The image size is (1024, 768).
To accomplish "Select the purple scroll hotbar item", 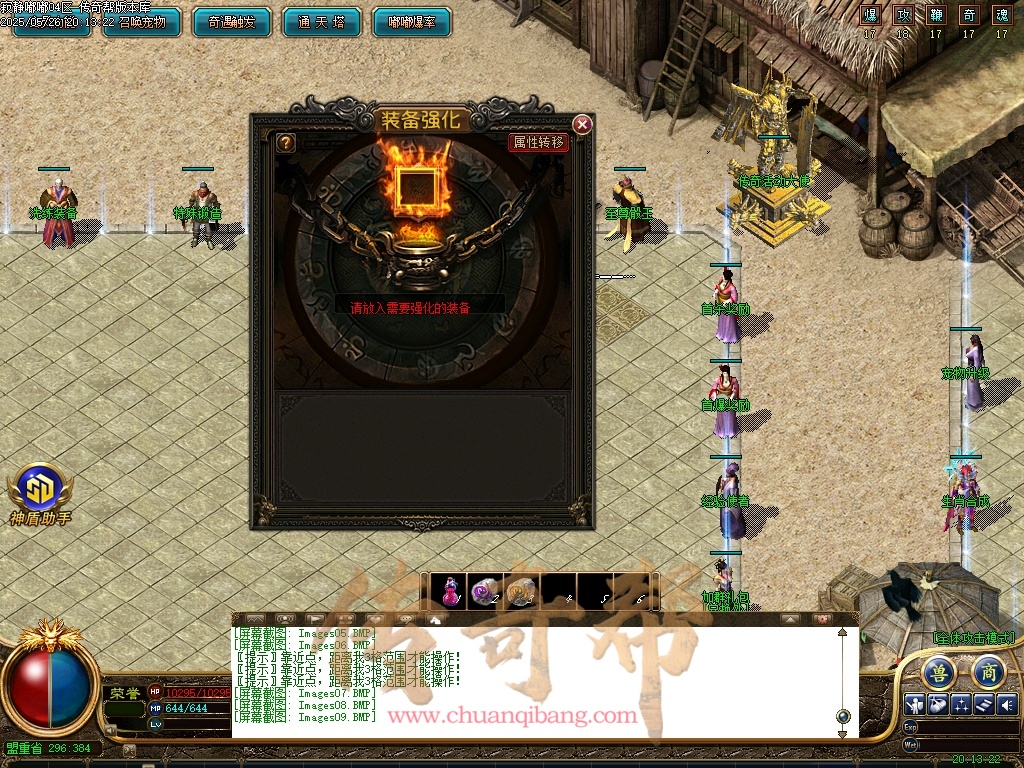I will [485, 591].
